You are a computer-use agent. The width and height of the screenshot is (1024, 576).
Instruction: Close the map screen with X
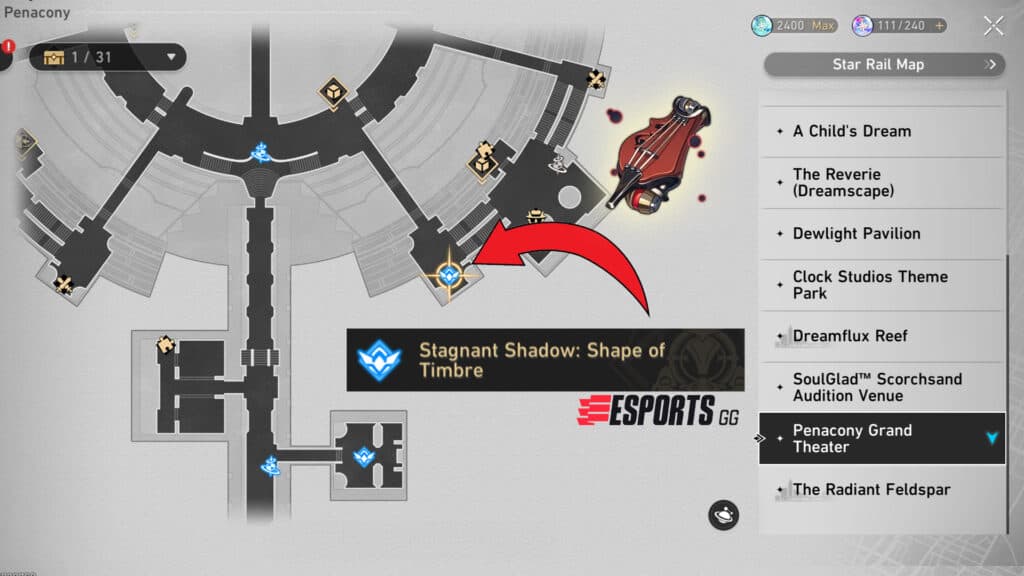click(x=993, y=26)
